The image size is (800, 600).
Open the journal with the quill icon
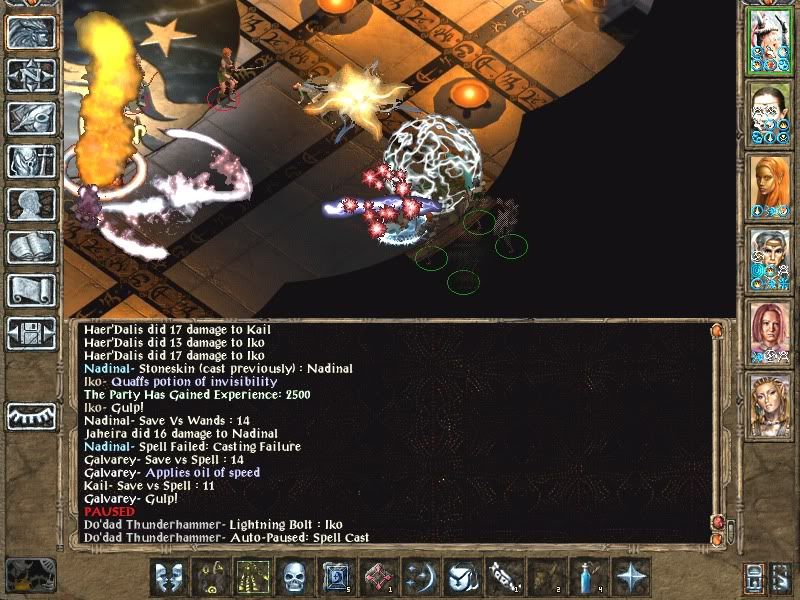click(x=32, y=118)
